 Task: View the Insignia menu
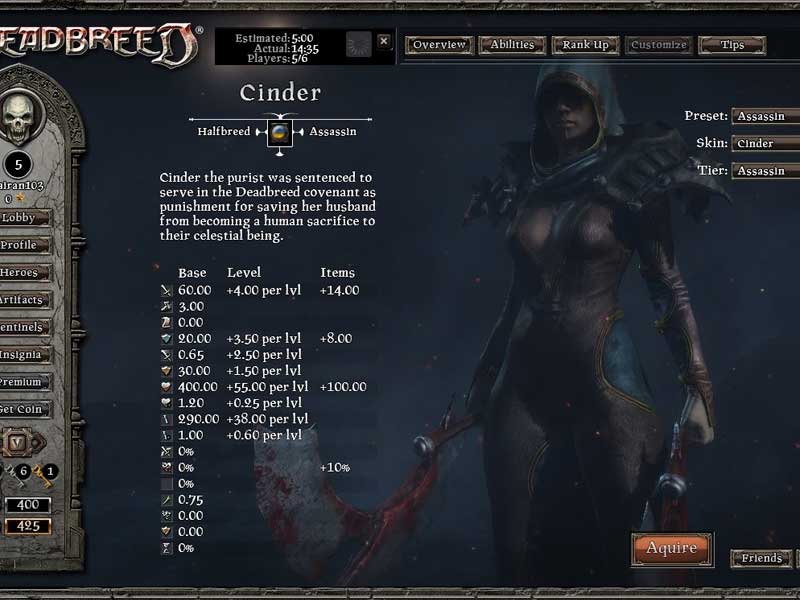[x=20, y=354]
